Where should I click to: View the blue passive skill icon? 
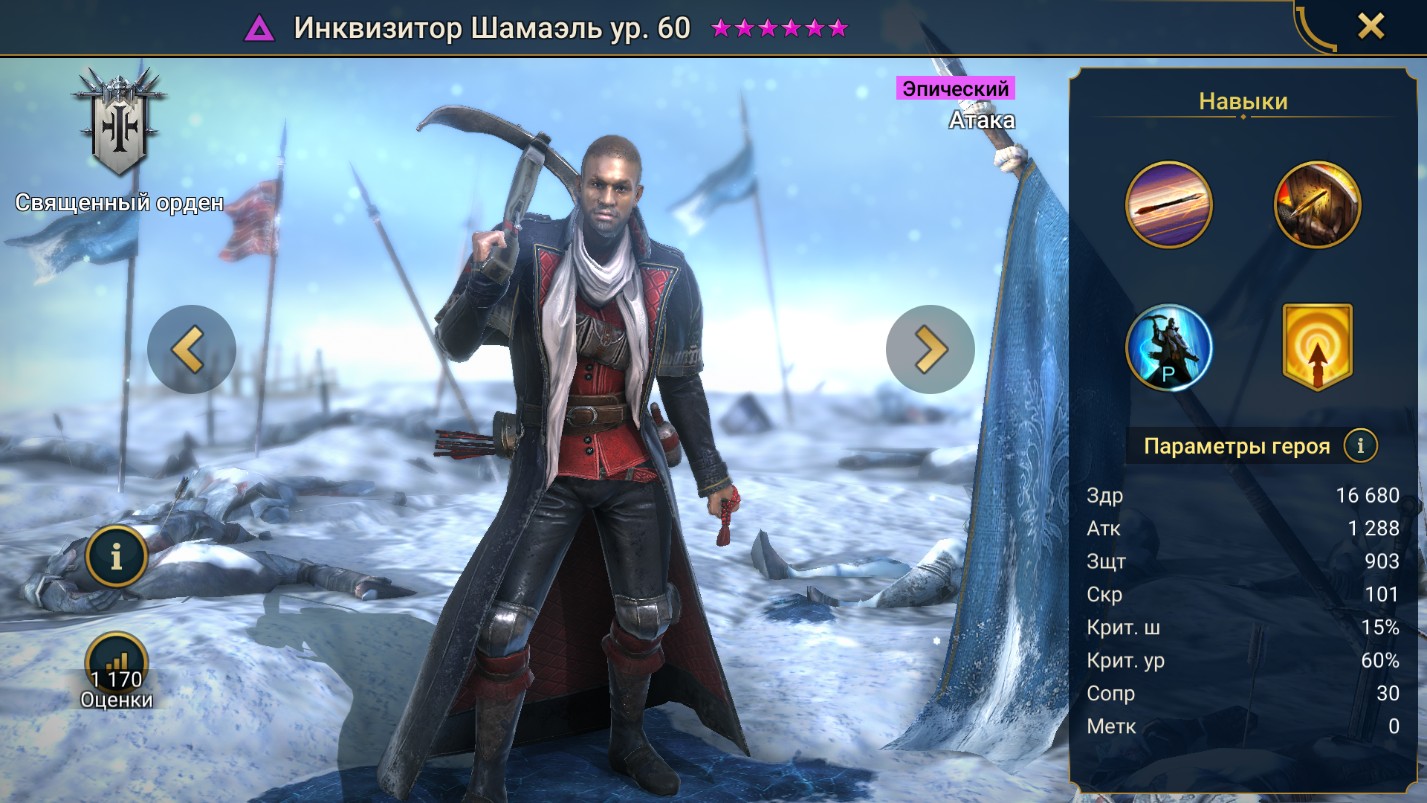(1169, 348)
